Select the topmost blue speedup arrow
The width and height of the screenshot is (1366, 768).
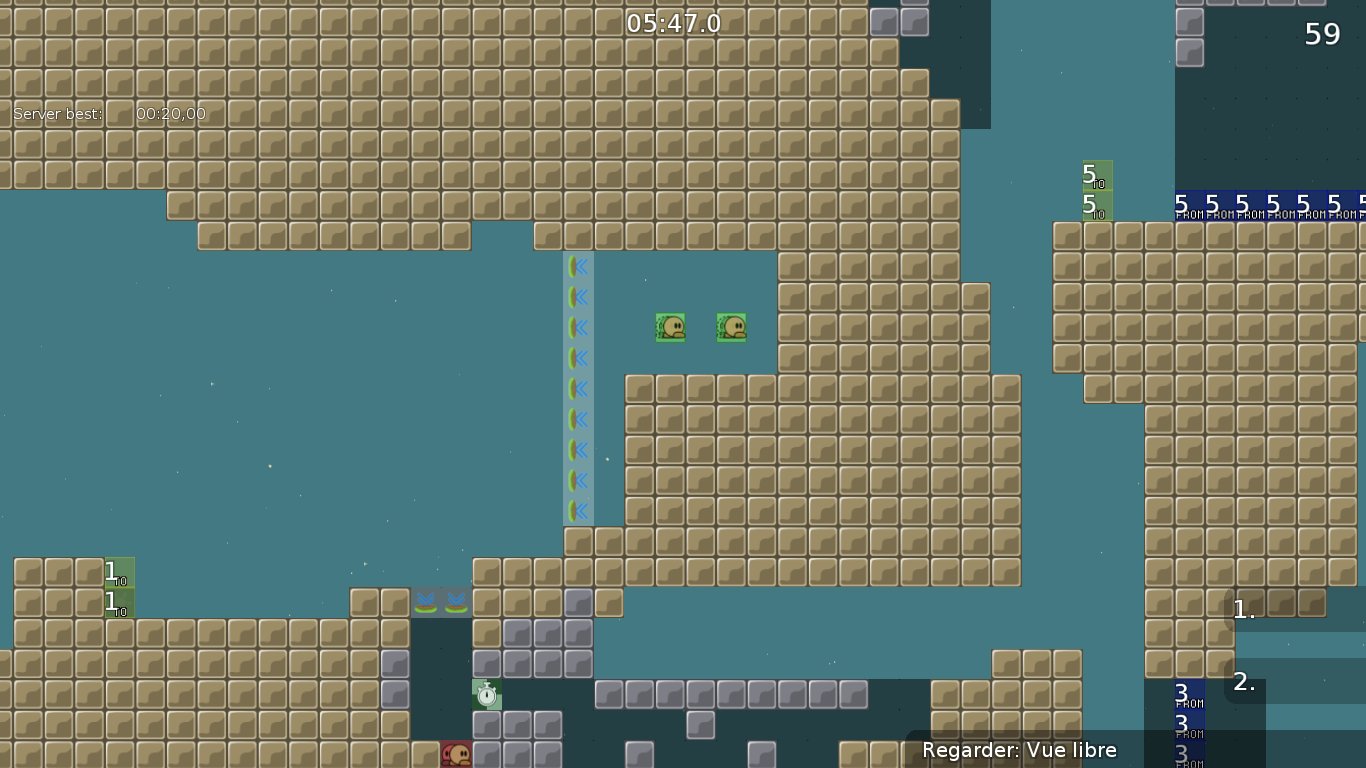pos(578,266)
